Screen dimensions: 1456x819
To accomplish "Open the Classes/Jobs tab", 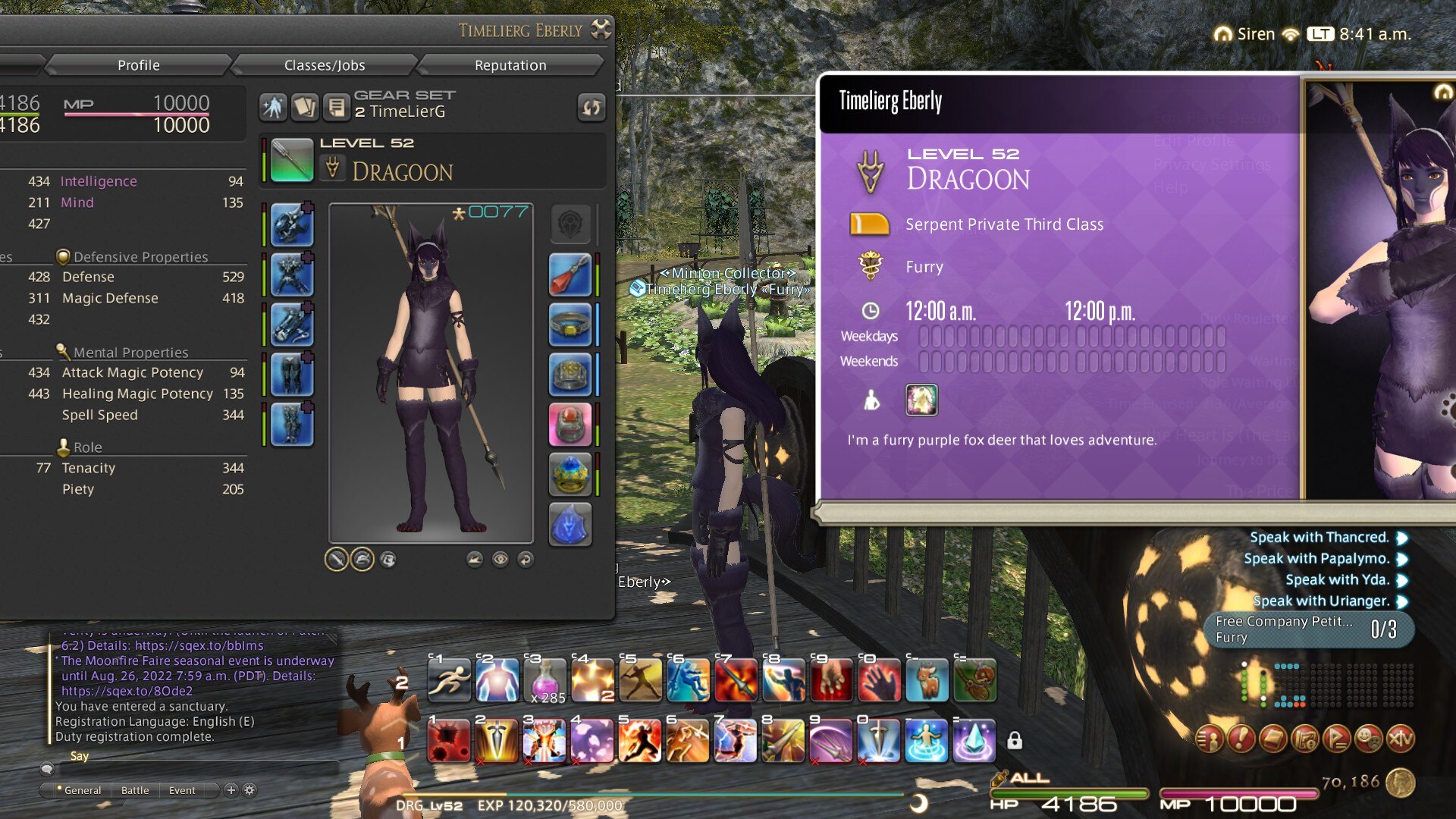I will 325,65.
